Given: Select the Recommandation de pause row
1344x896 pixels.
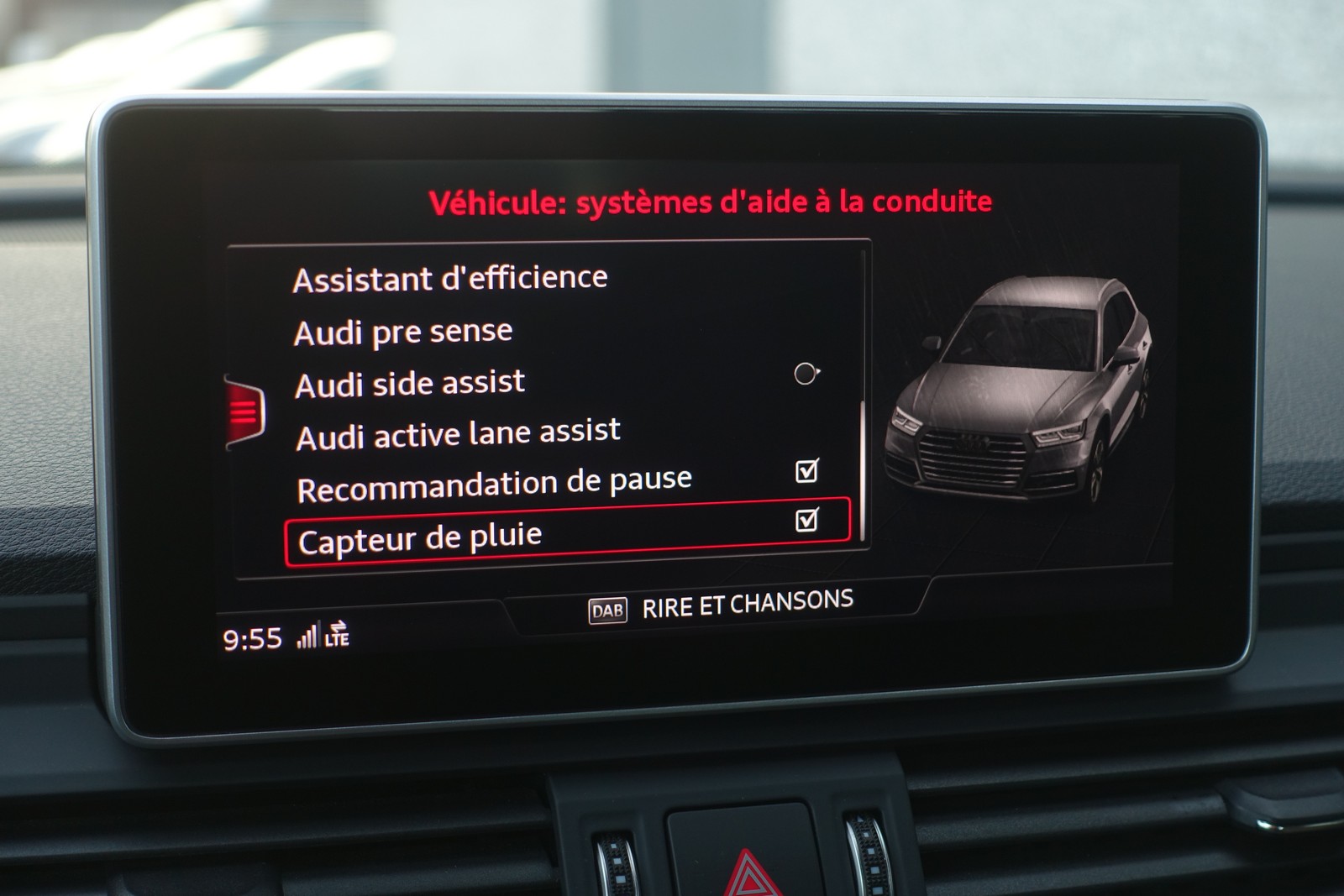Looking at the screenshot, I should click(x=494, y=485).
